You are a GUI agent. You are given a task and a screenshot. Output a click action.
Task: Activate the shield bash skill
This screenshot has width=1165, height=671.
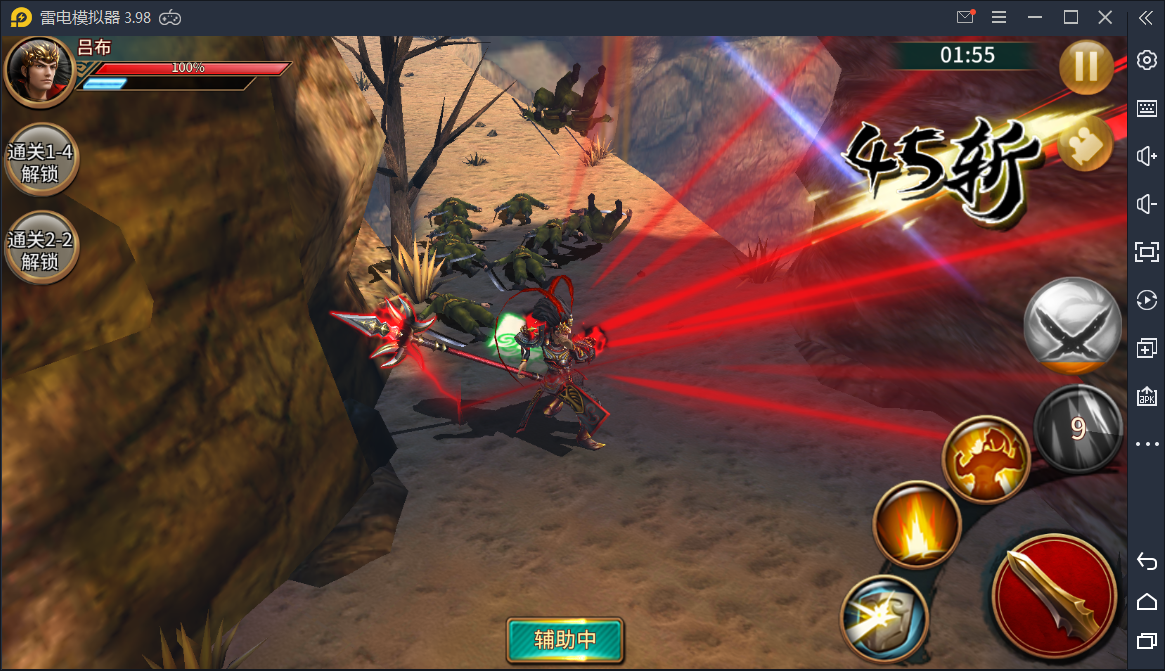point(884,618)
